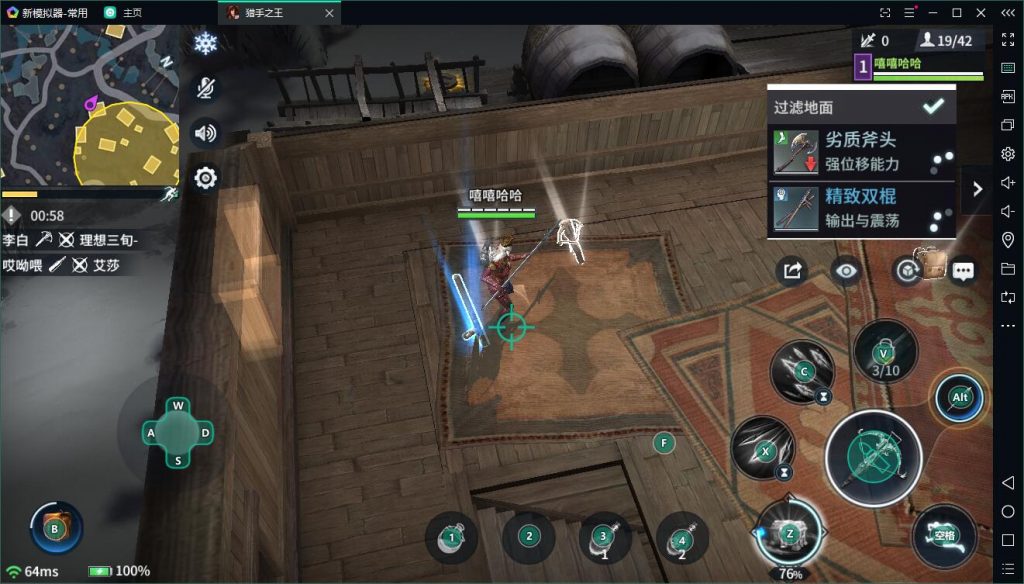
Task: Switch weapon with the Z button
Action: tap(789, 533)
